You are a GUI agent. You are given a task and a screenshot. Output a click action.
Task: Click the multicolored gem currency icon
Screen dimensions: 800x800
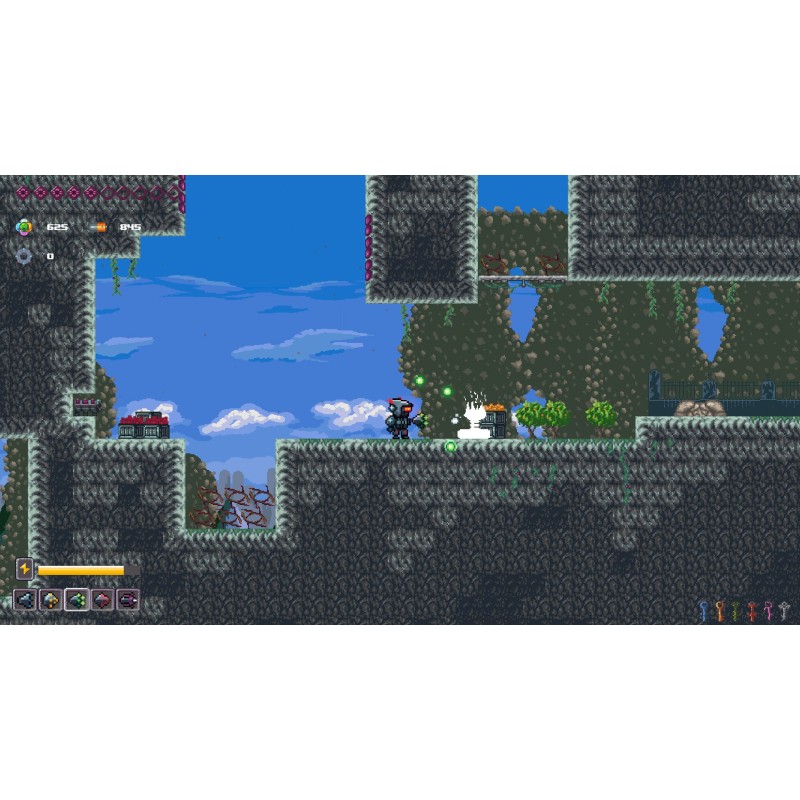(24, 227)
